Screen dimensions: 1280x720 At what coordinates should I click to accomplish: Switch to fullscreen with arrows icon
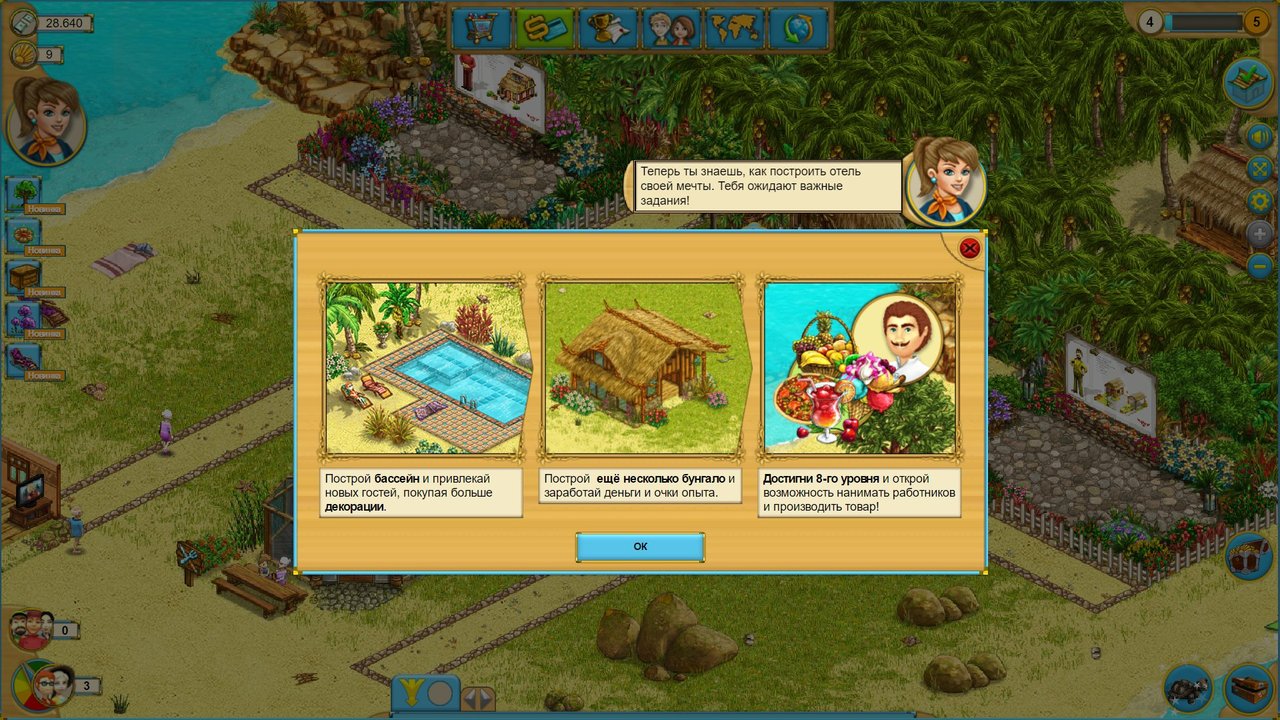[1259, 168]
